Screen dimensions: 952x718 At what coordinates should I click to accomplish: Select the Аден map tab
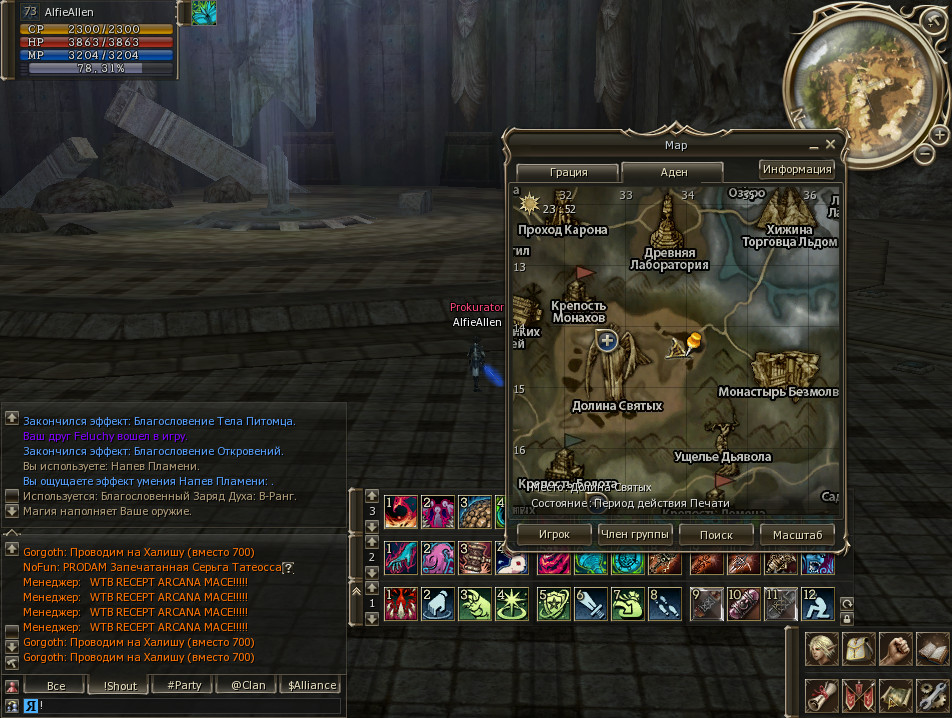click(673, 172)
